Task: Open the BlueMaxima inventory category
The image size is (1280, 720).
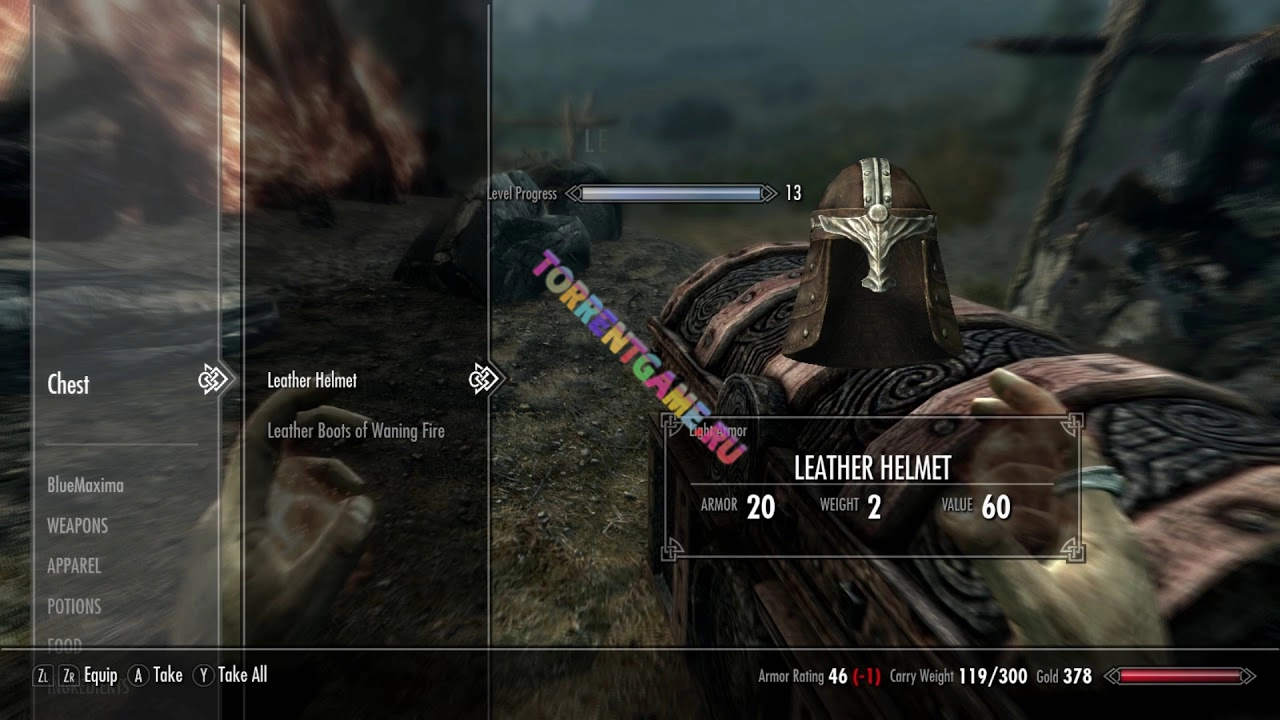Action: 85,485
